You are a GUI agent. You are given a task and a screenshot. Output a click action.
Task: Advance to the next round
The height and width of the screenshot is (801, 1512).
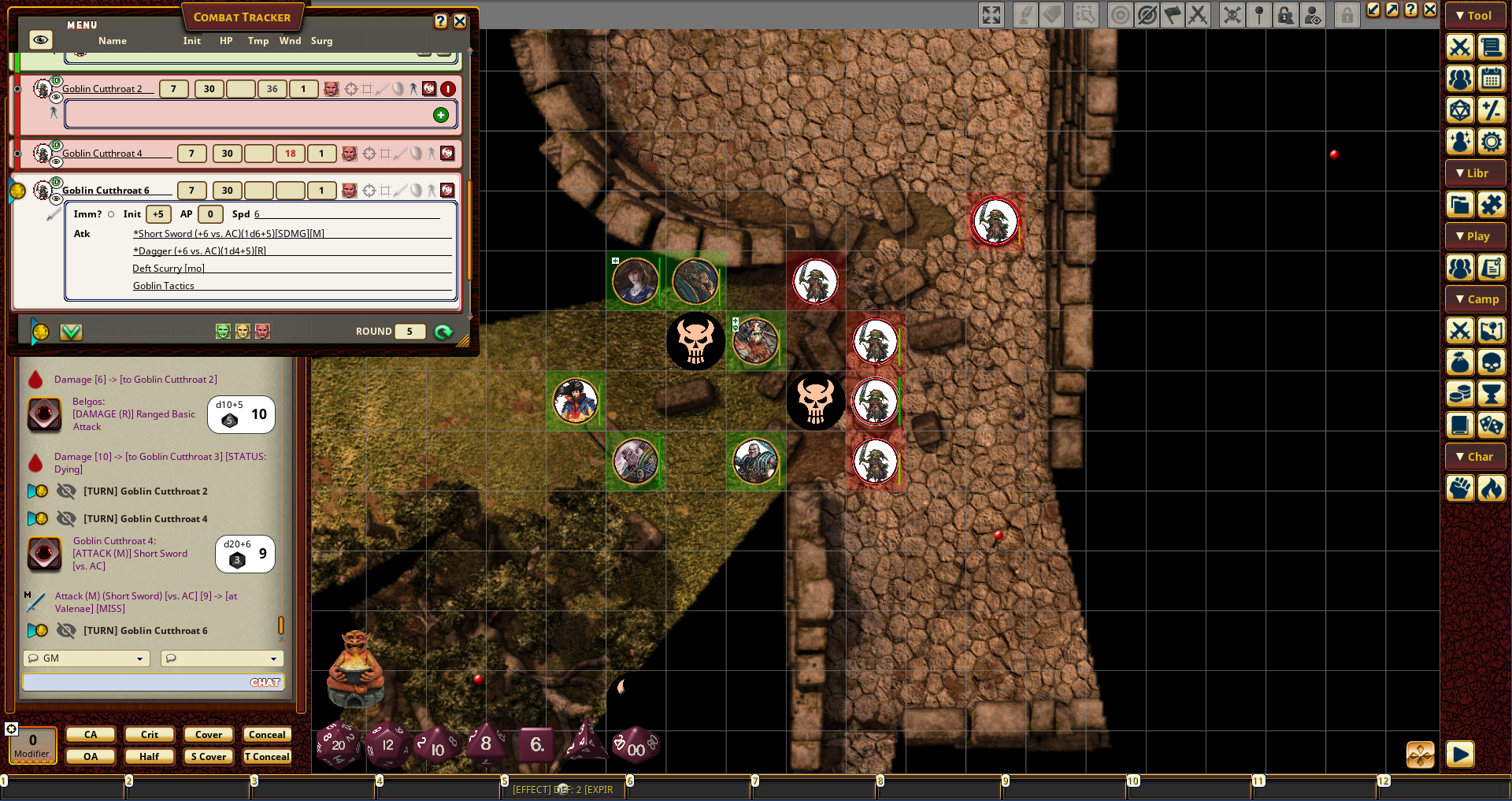443,332
